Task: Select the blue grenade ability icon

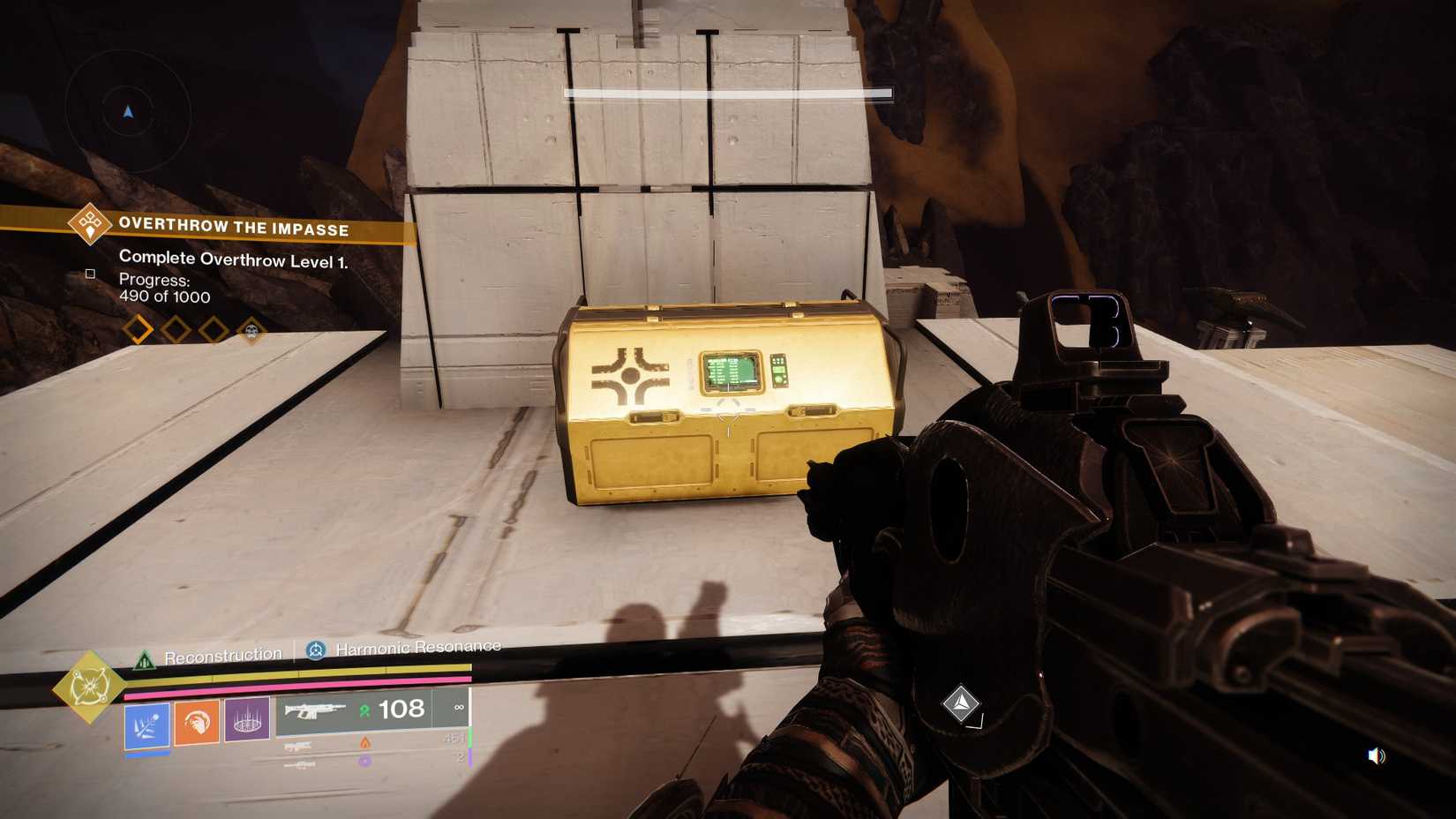Action: point(147,724)
